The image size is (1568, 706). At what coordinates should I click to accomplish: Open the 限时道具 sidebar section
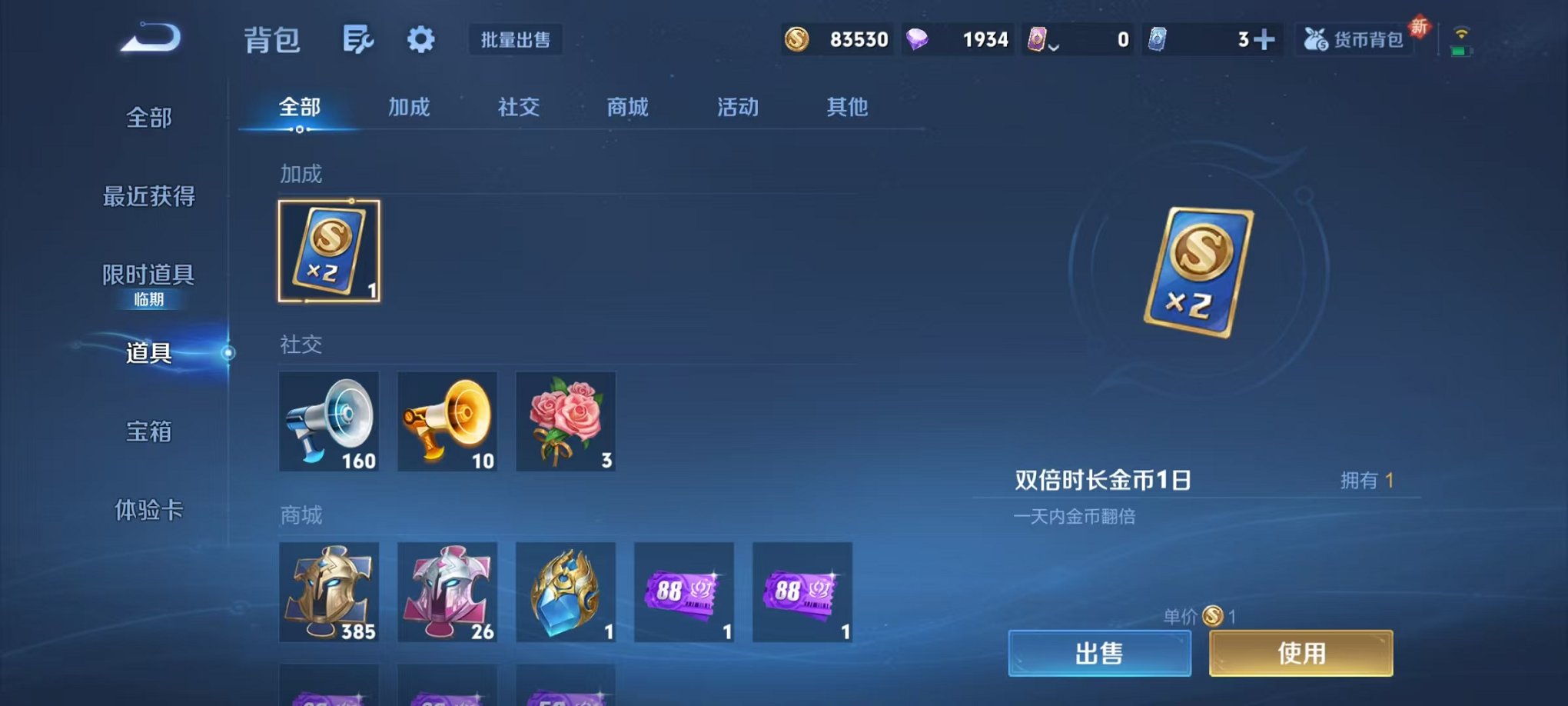[148, 274]
